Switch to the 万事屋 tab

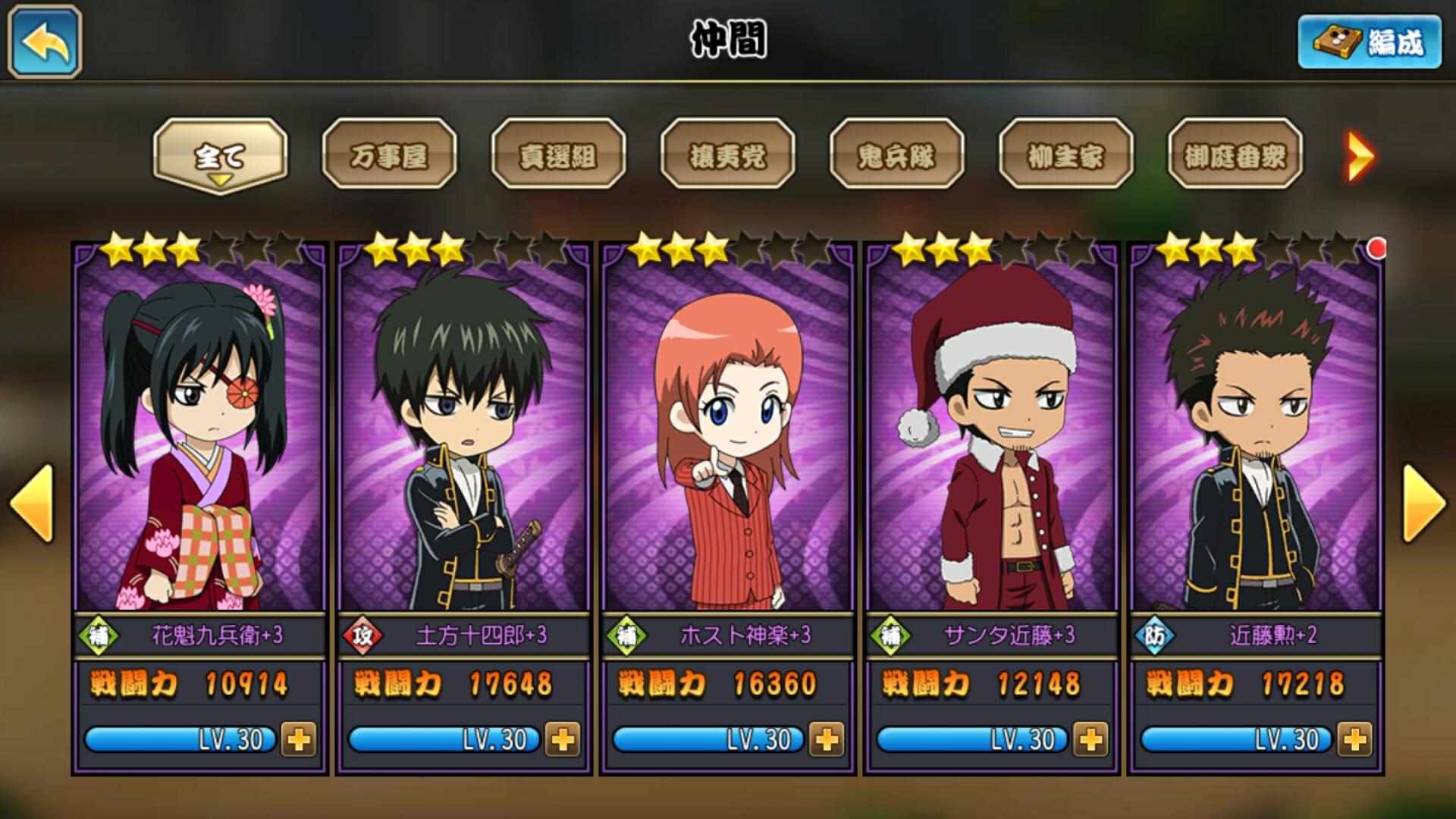click(389, 155)
